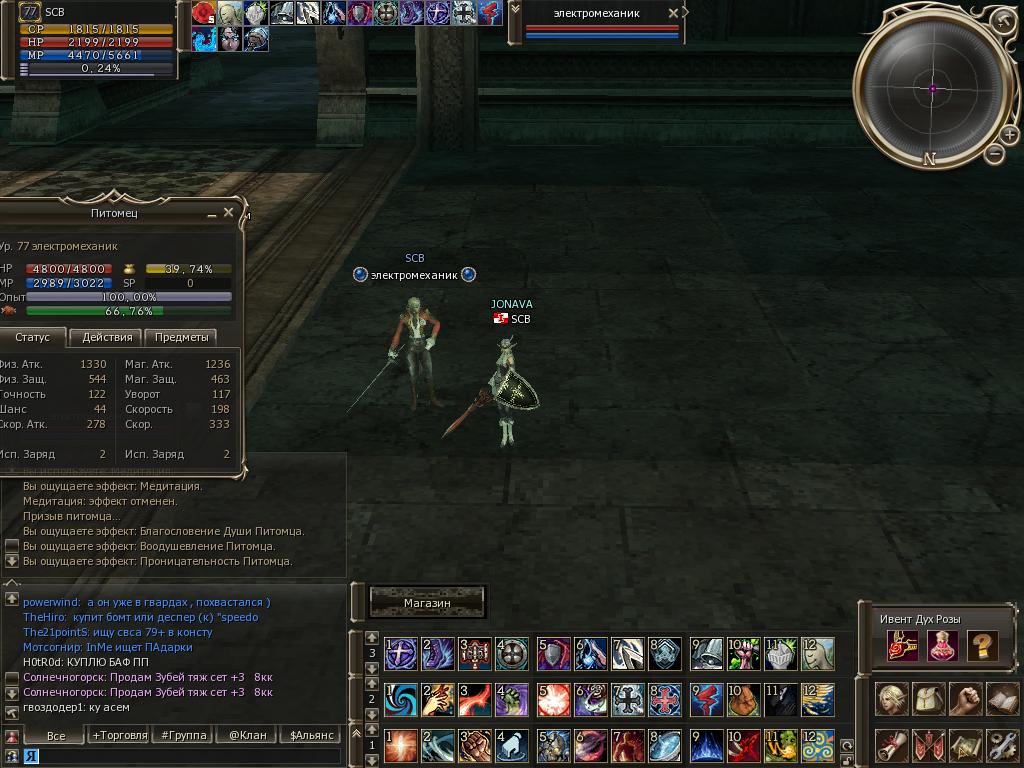Open the Магазин shop button

pyautogui.click(x=427, y=603)
